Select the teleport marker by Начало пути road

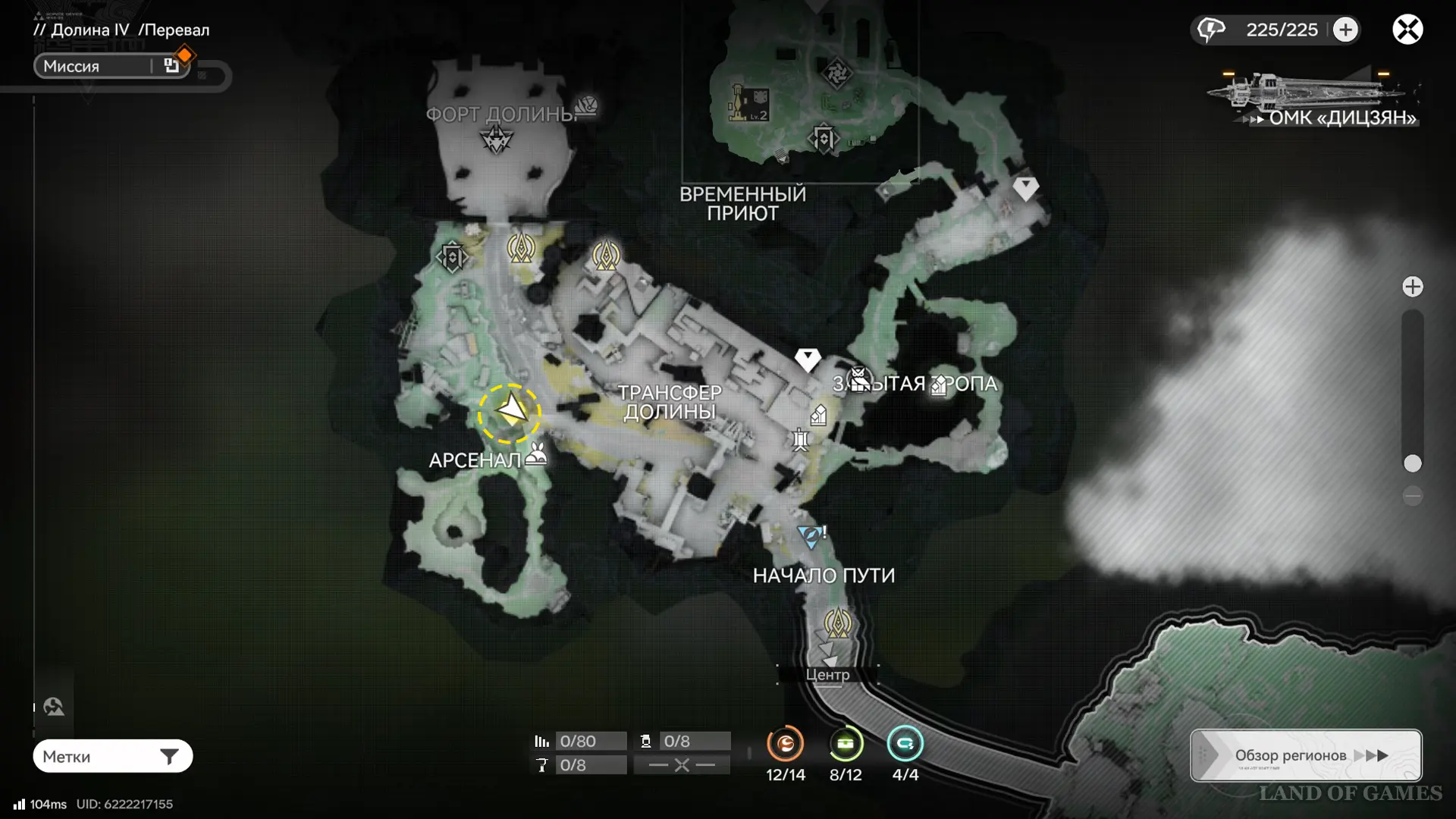point(837,623)
